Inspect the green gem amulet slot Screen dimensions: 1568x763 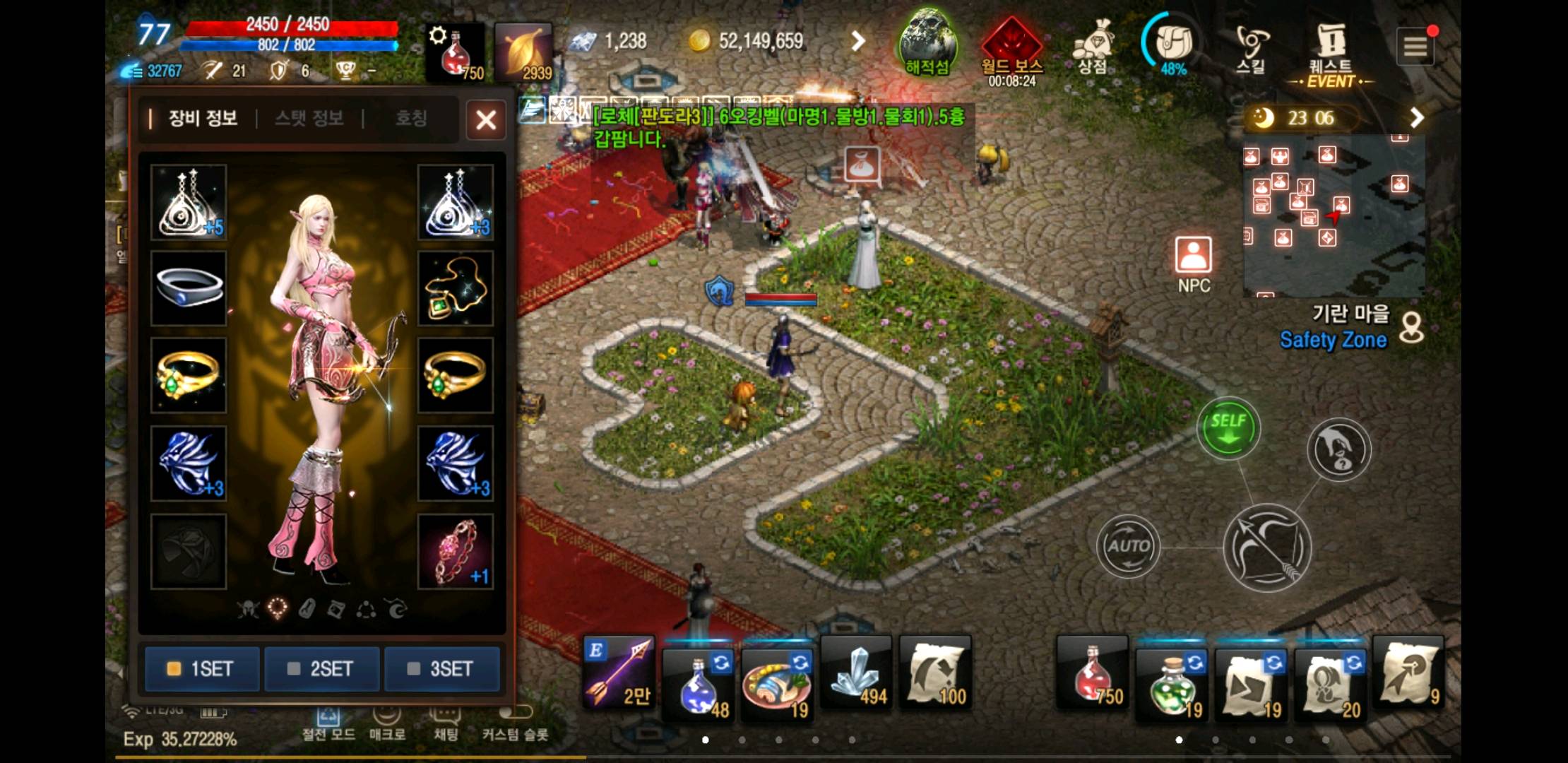point(456,288)
